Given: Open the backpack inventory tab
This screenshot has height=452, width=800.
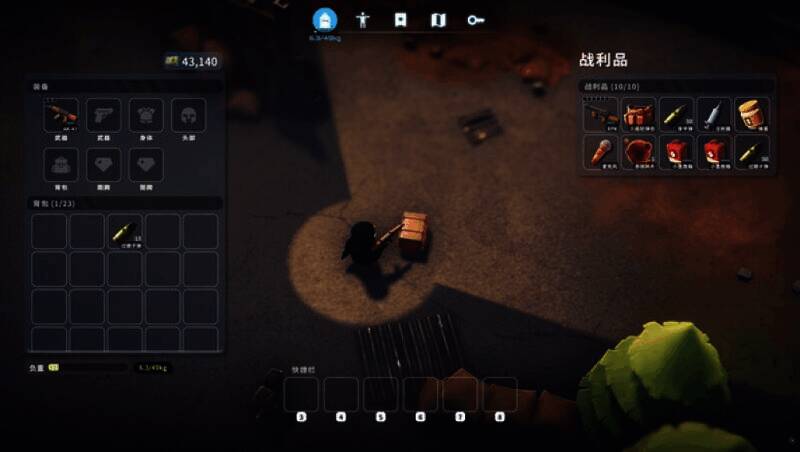Looking at the screenshot, I should point(324,19).
